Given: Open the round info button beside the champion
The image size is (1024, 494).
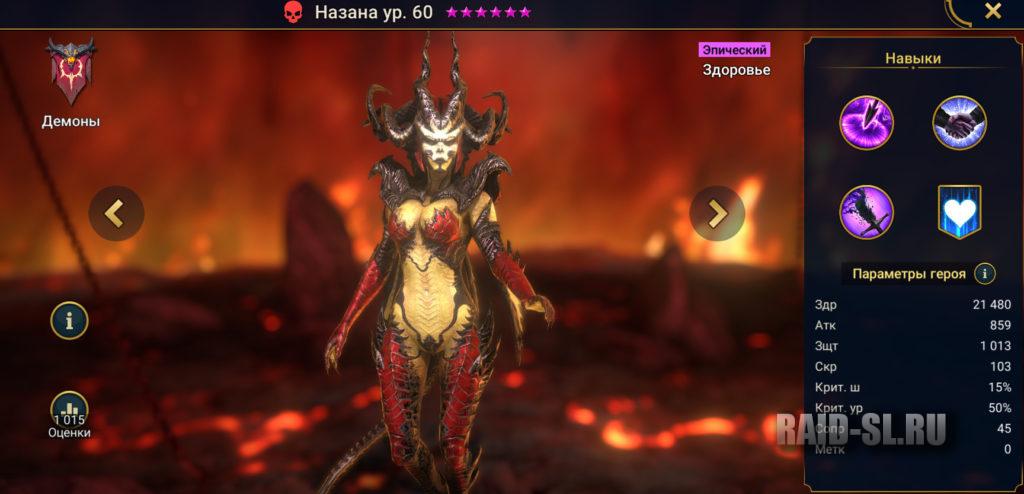Looking at the screenshot, I should coord(70,320).
